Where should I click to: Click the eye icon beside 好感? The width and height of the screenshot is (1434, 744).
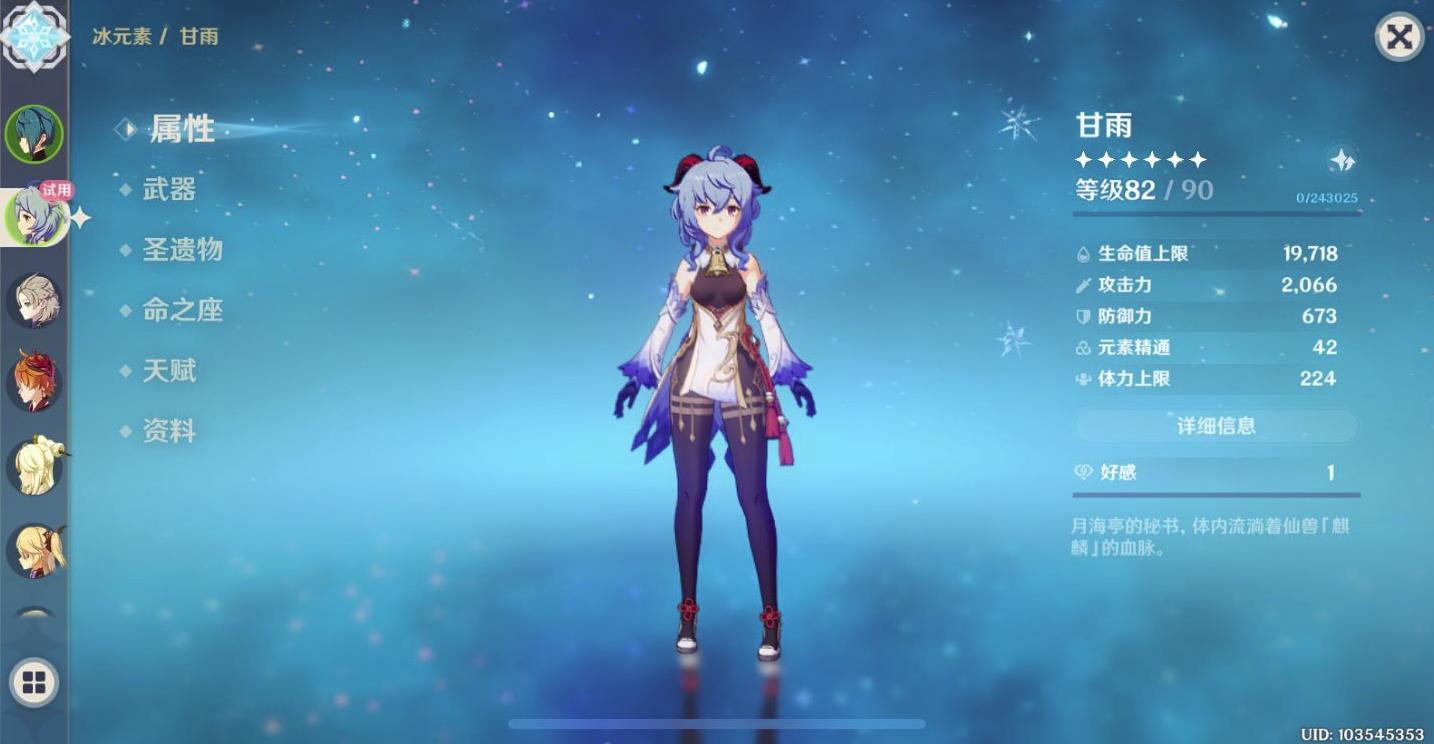[1083, 471]
